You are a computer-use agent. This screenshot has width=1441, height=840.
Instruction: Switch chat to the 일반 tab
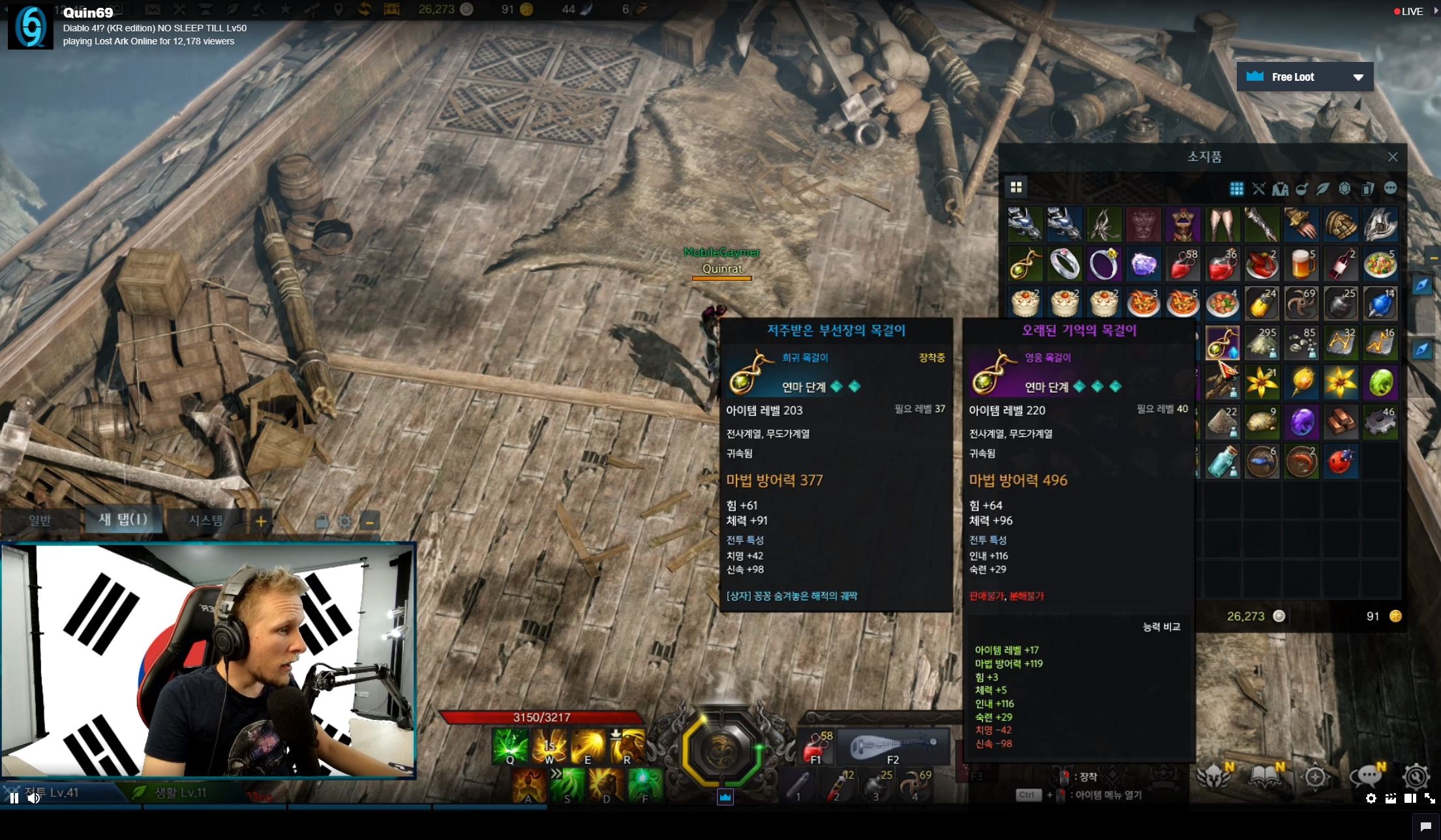point(40,520)
